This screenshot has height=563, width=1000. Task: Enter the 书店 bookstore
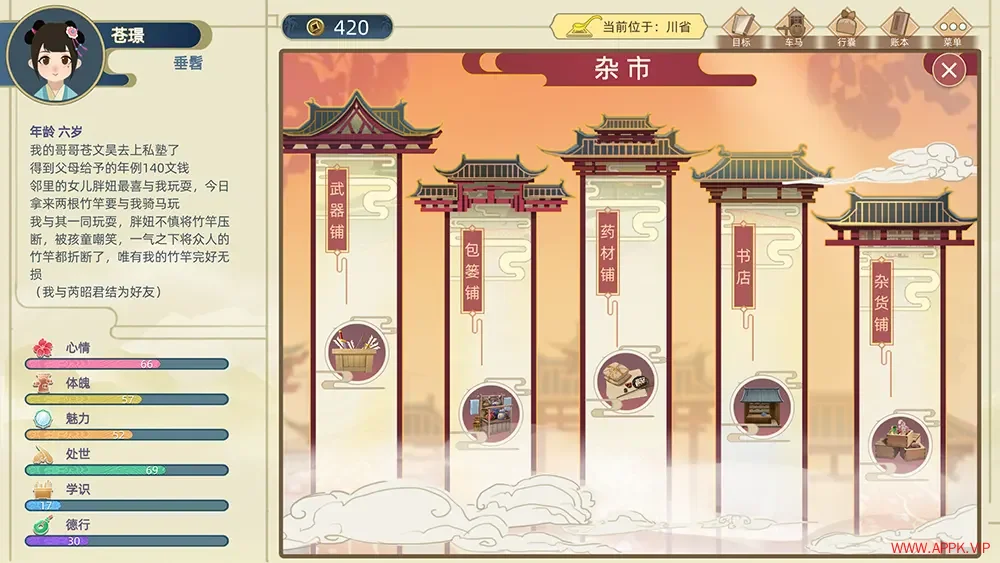(762, 405)
